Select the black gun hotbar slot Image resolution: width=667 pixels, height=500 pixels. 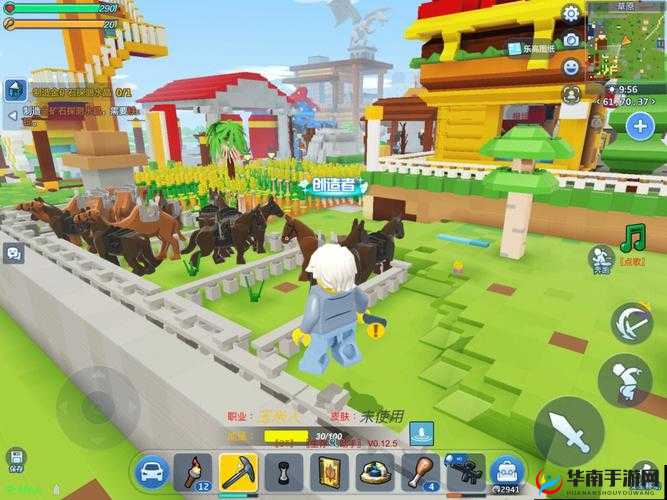[x=464, y=469]
